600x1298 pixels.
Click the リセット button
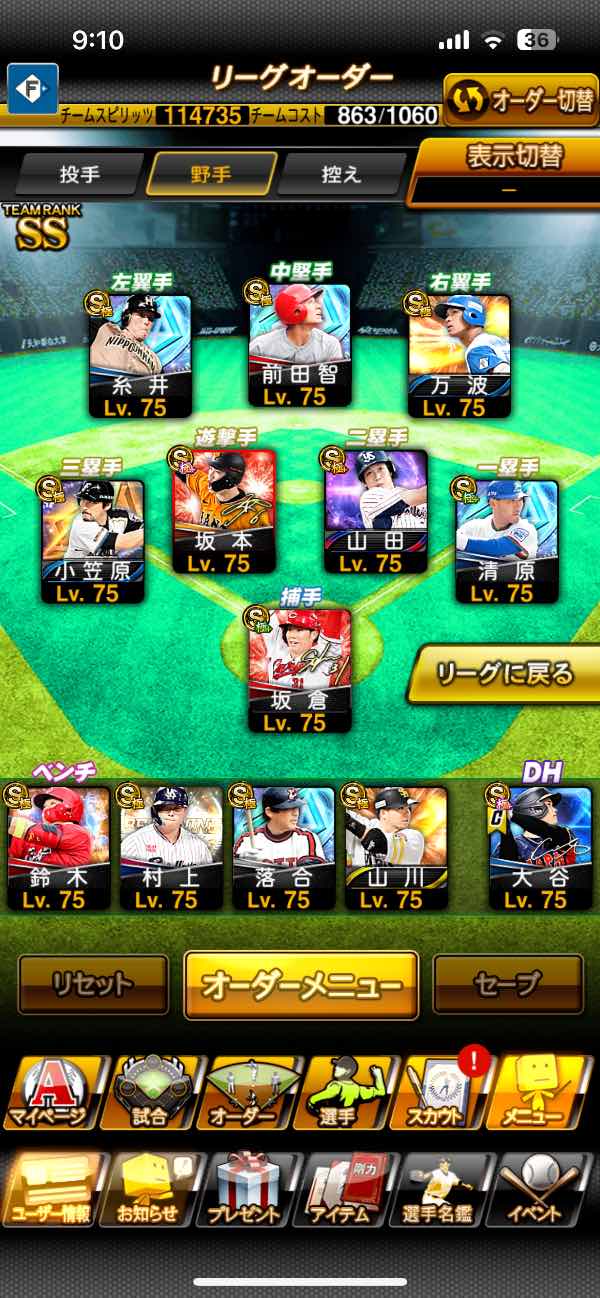pyautogui.click(x=93, y=984)
